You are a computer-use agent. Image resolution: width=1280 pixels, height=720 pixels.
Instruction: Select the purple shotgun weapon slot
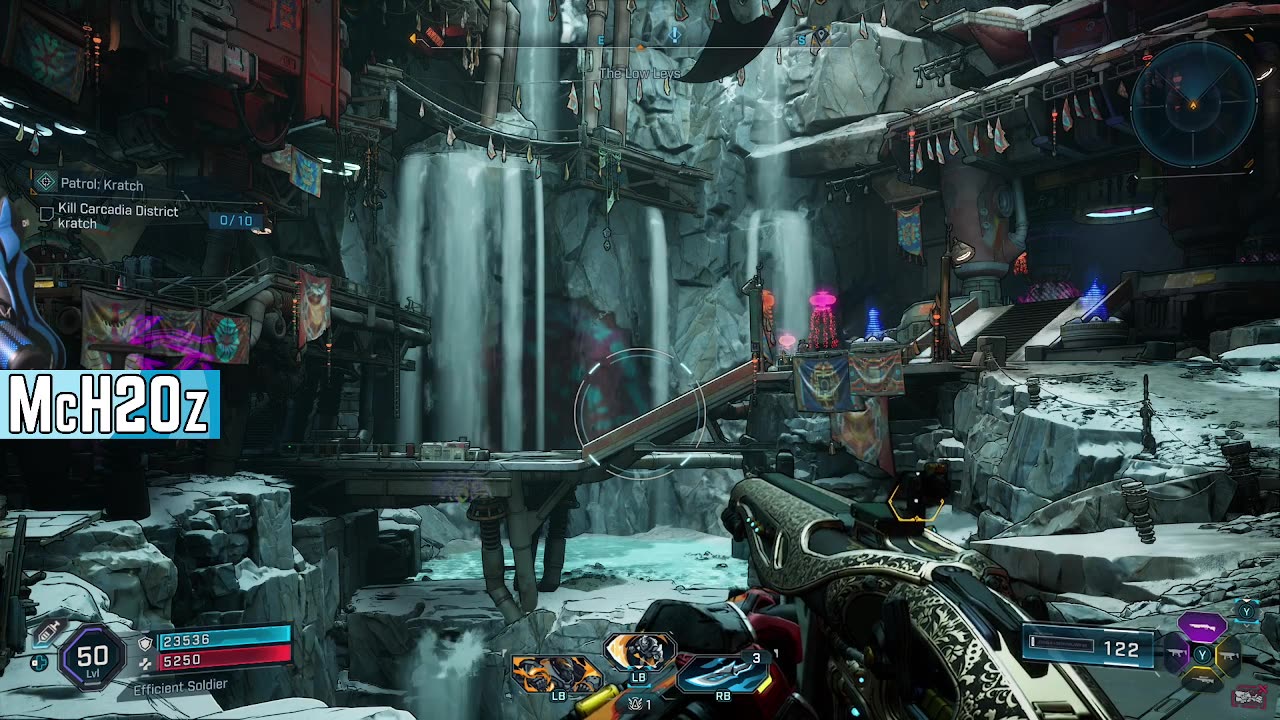tap(1201, 628)
